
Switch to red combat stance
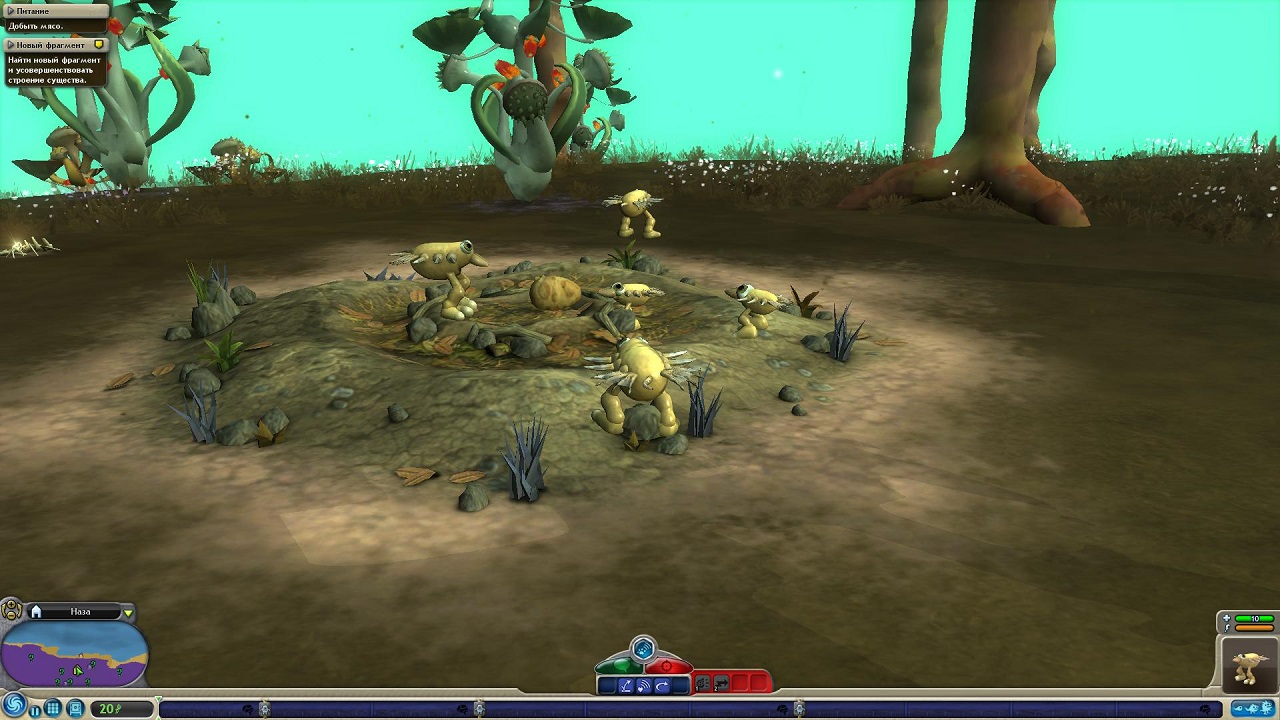pos(669,665)
